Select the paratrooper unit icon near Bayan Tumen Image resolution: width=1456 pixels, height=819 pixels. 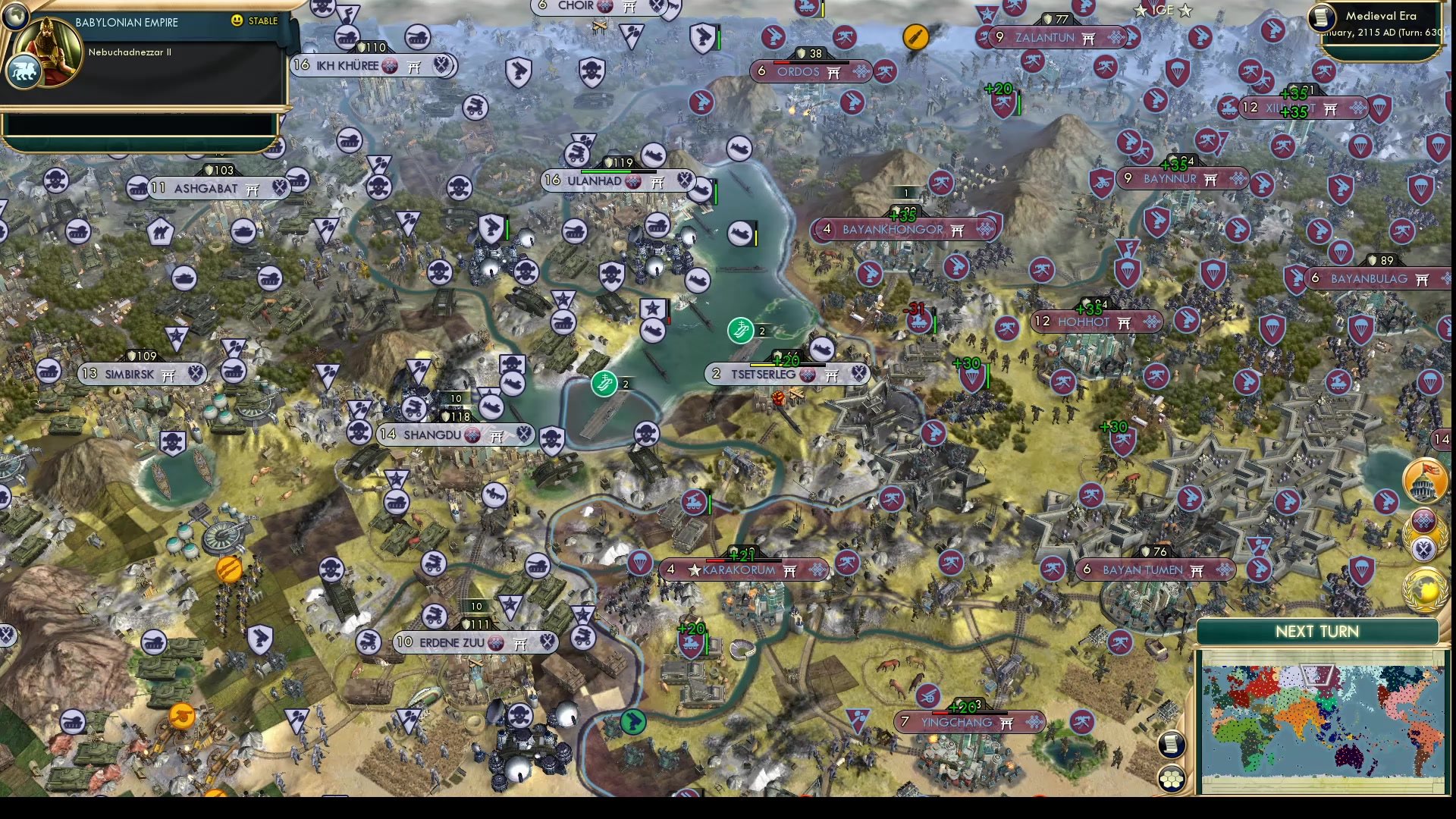(x=1361, y=570)
